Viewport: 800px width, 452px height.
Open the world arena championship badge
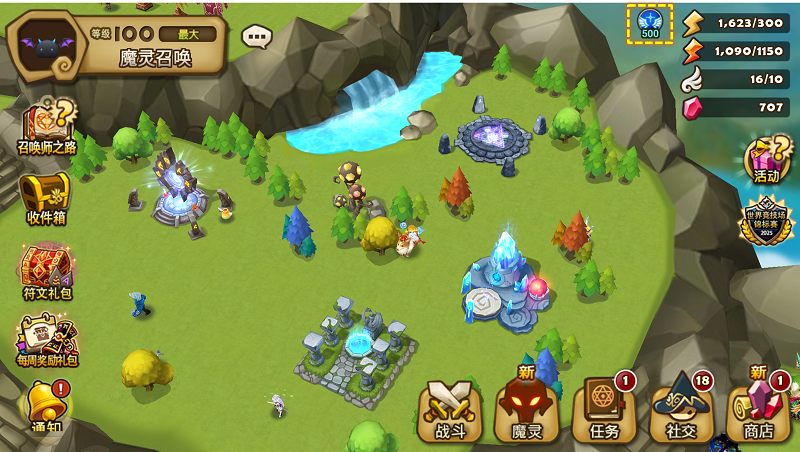(765, 220)
